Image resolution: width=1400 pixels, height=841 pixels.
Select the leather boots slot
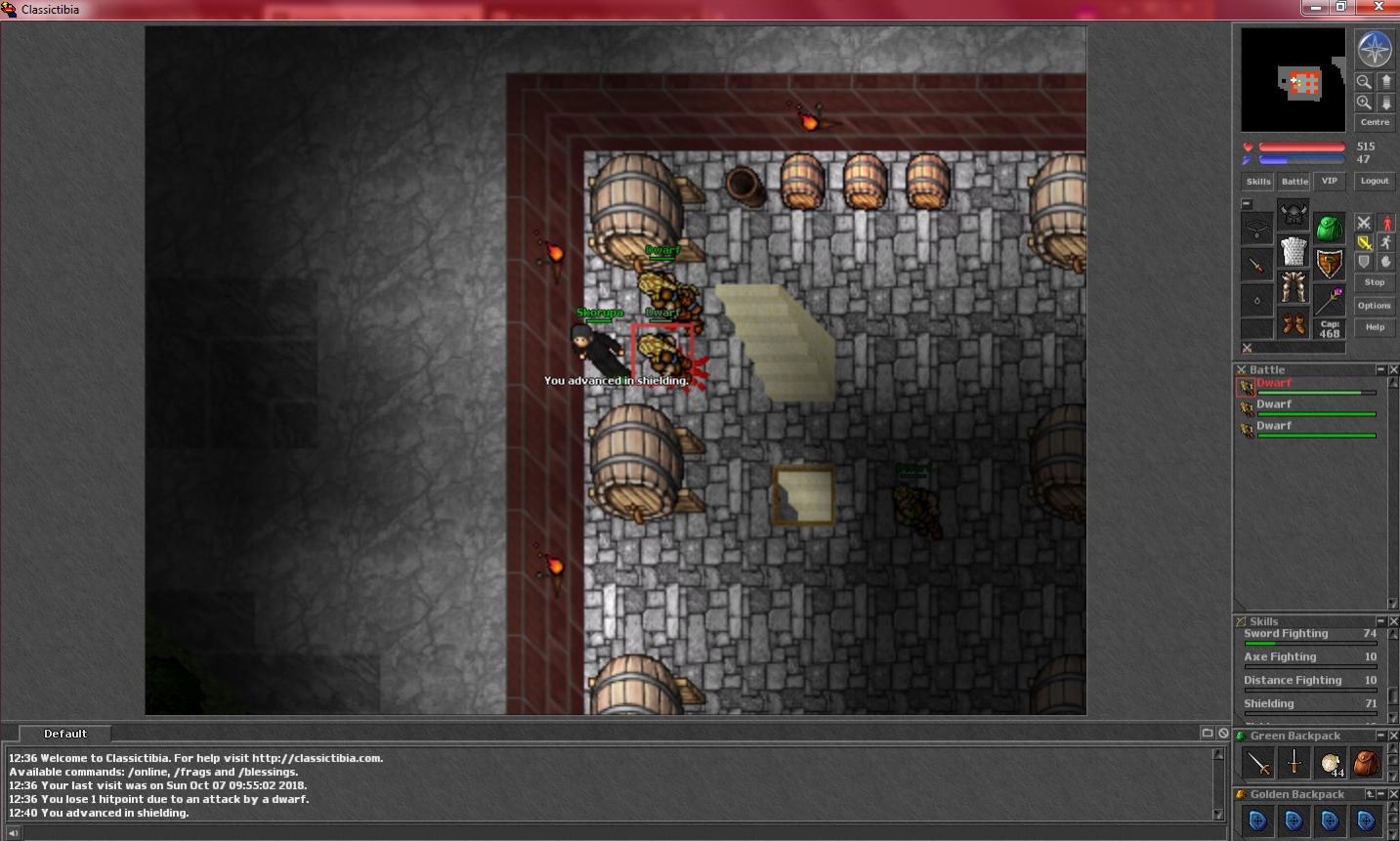tap(1293, 324)
